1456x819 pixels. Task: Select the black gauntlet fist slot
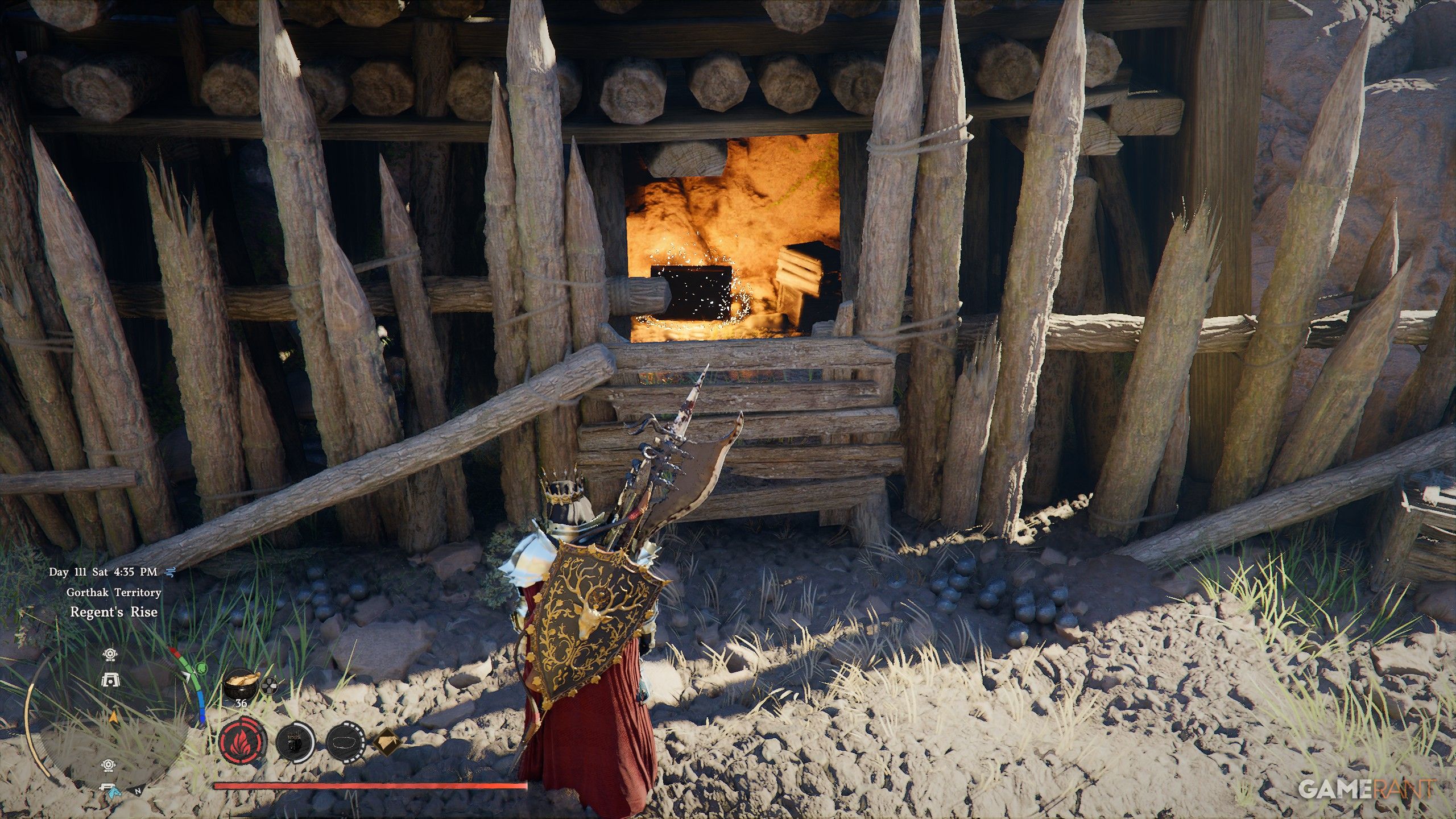coord(296,743)
